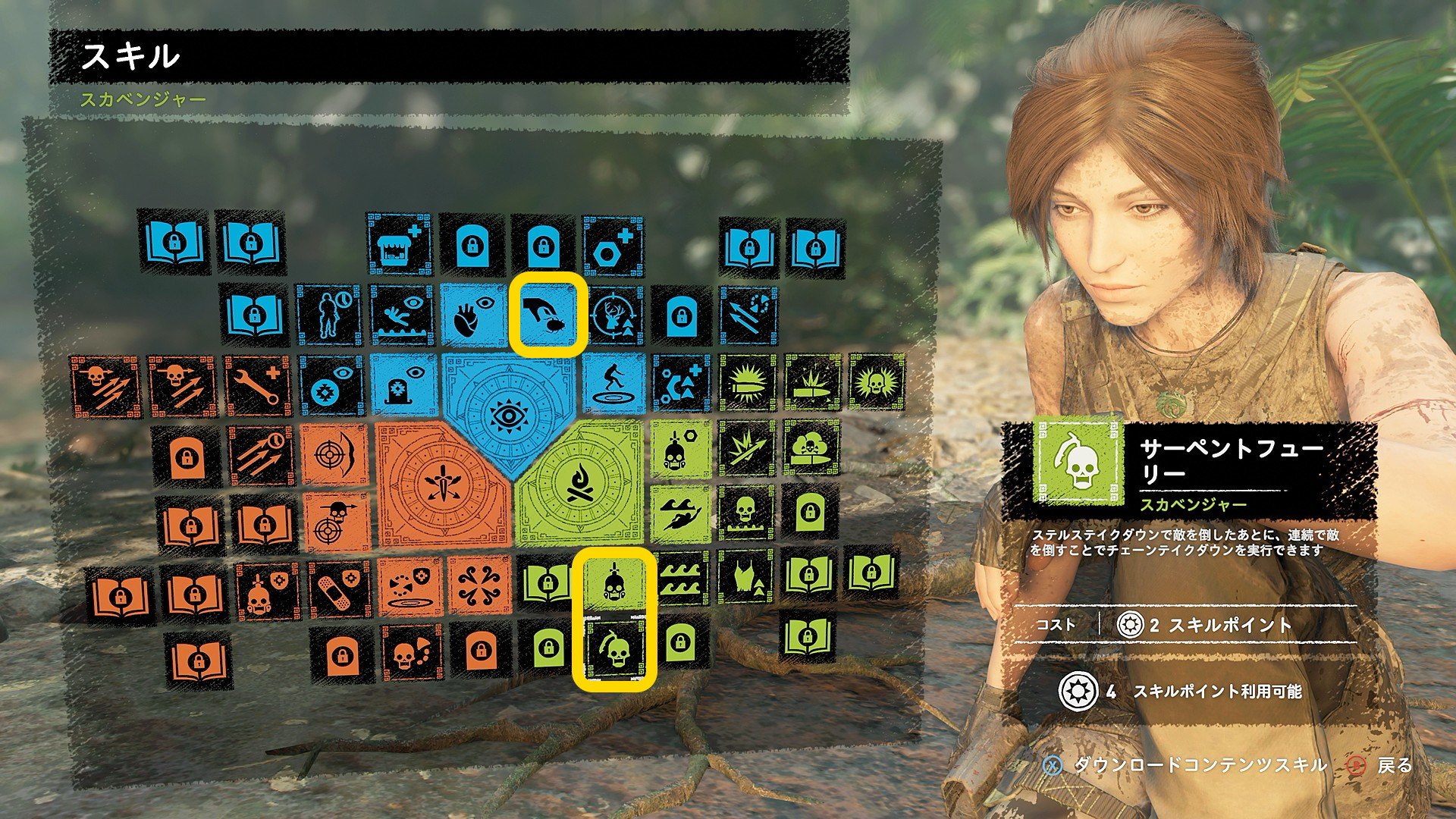The width and height of the screenshot is (1456, 819).
Task: Select the orange bow and target skill
Action: click(x=334, y=455)
